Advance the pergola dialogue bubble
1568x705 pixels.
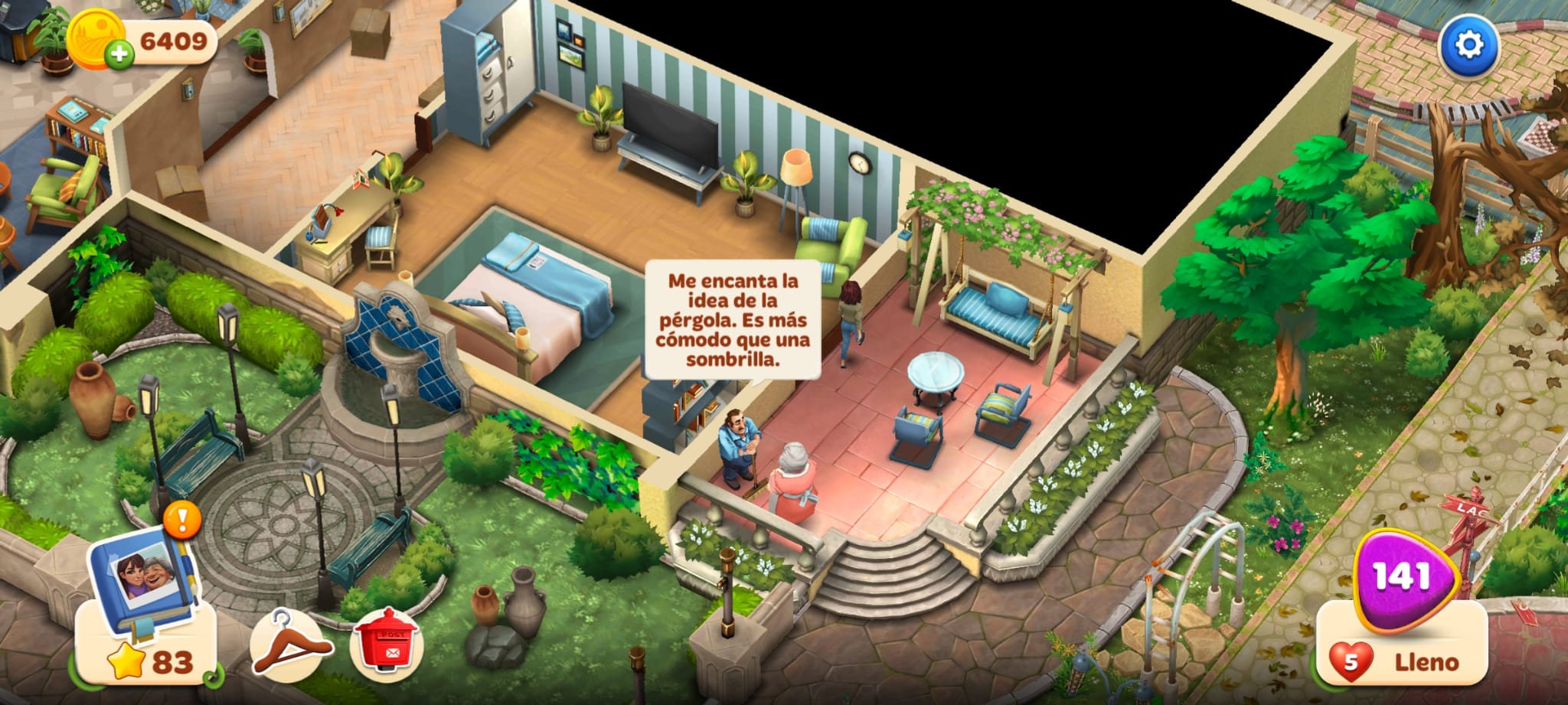(732, 320)
